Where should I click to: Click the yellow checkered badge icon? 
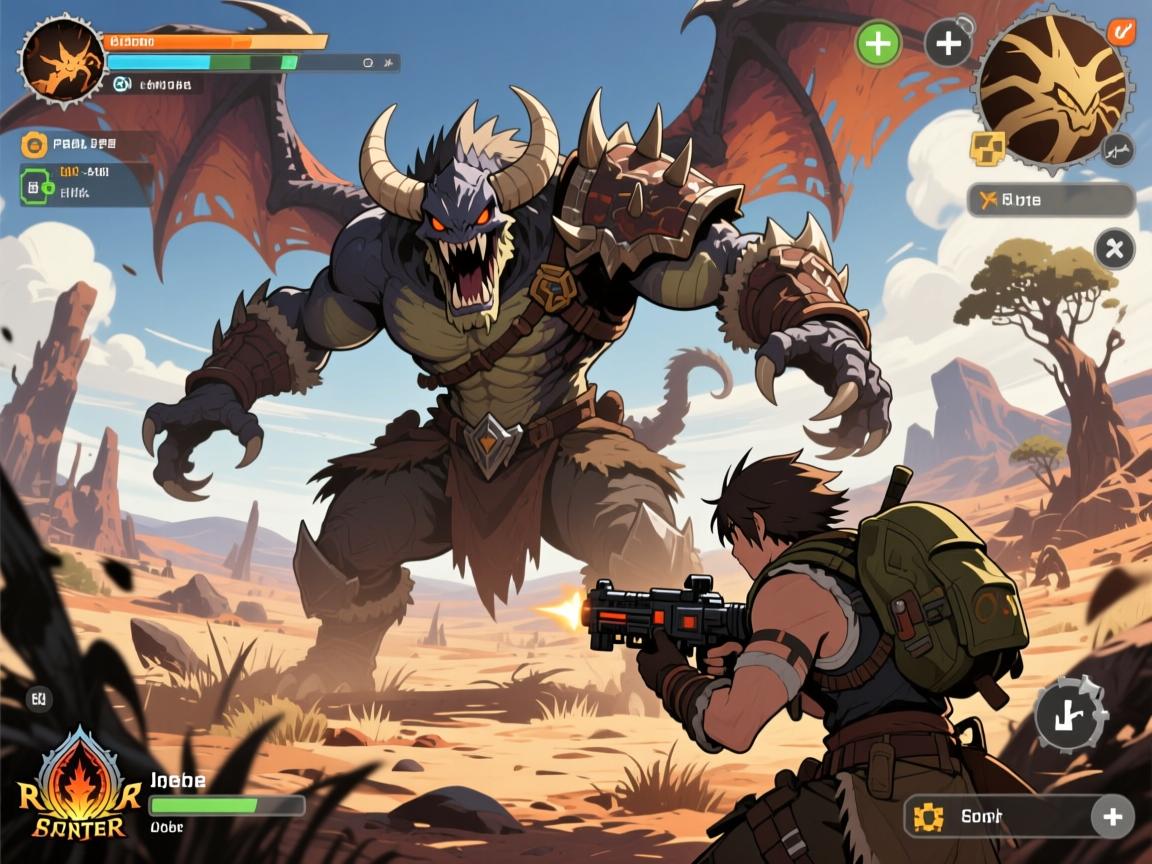tap(987, 148)
